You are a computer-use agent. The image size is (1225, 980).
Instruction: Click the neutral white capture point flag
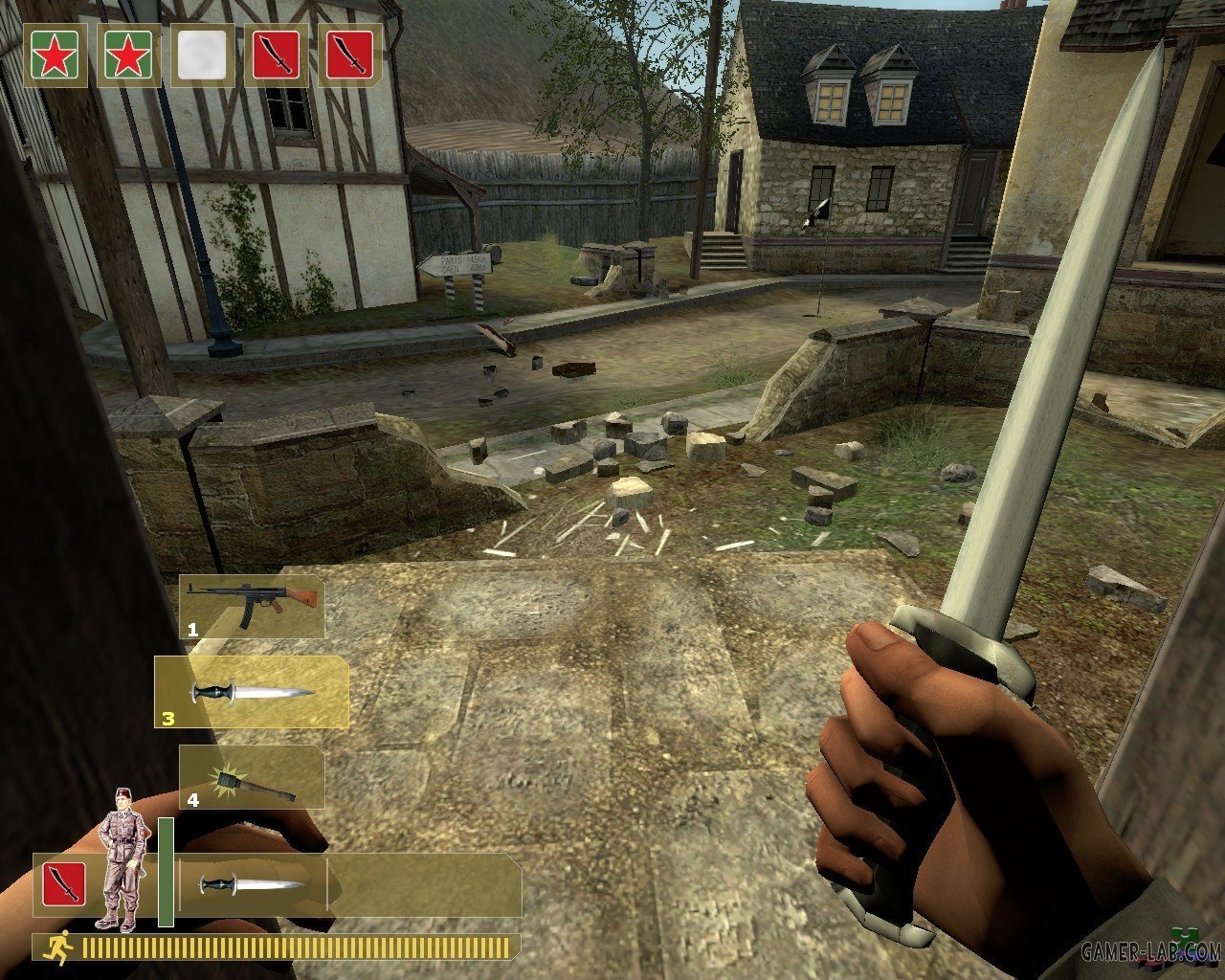pyautogui.click(x=202, y=56)
